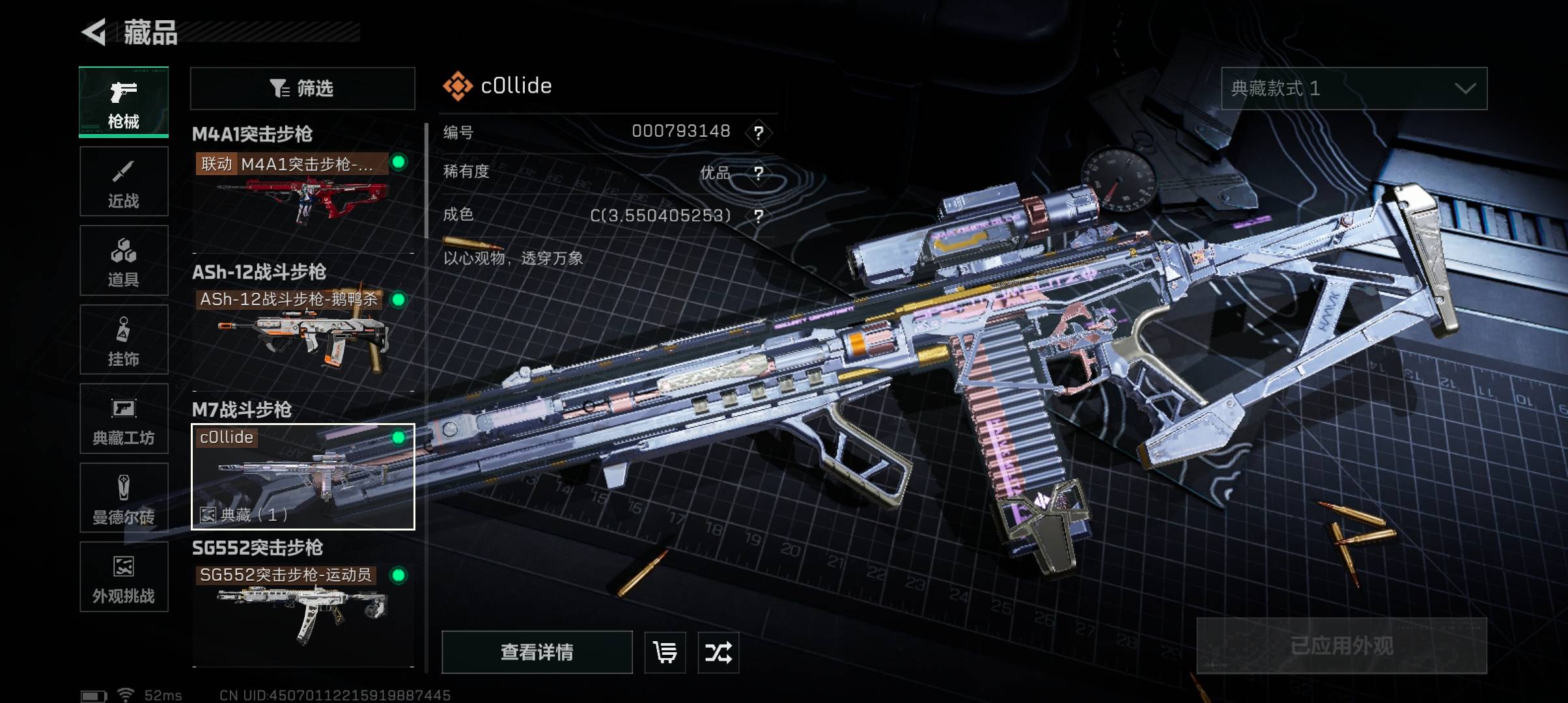
Task: Open the 外观挑战 appearance challenges tab
Action: 124,577
